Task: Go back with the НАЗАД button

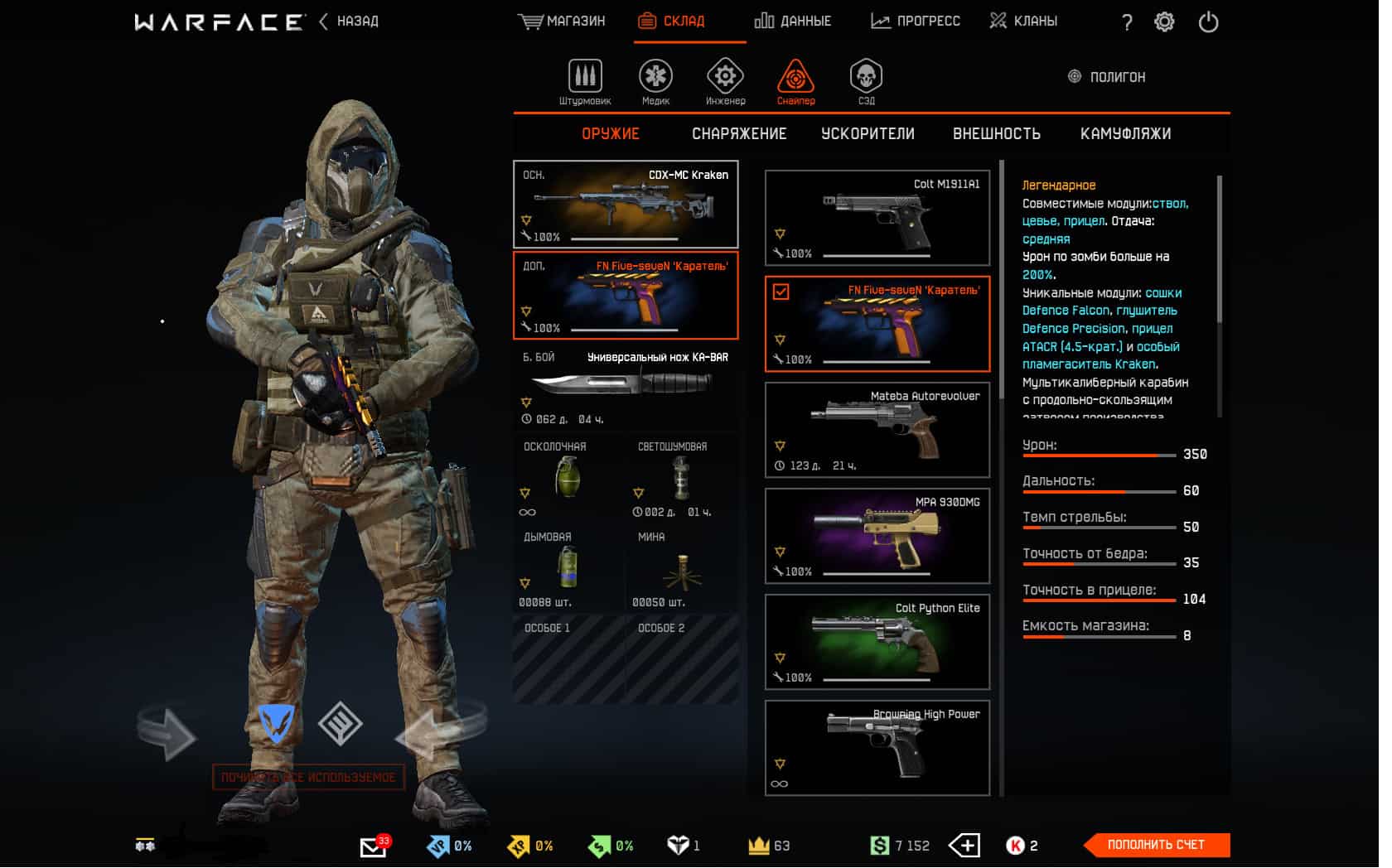Action: tap(349, 22)
